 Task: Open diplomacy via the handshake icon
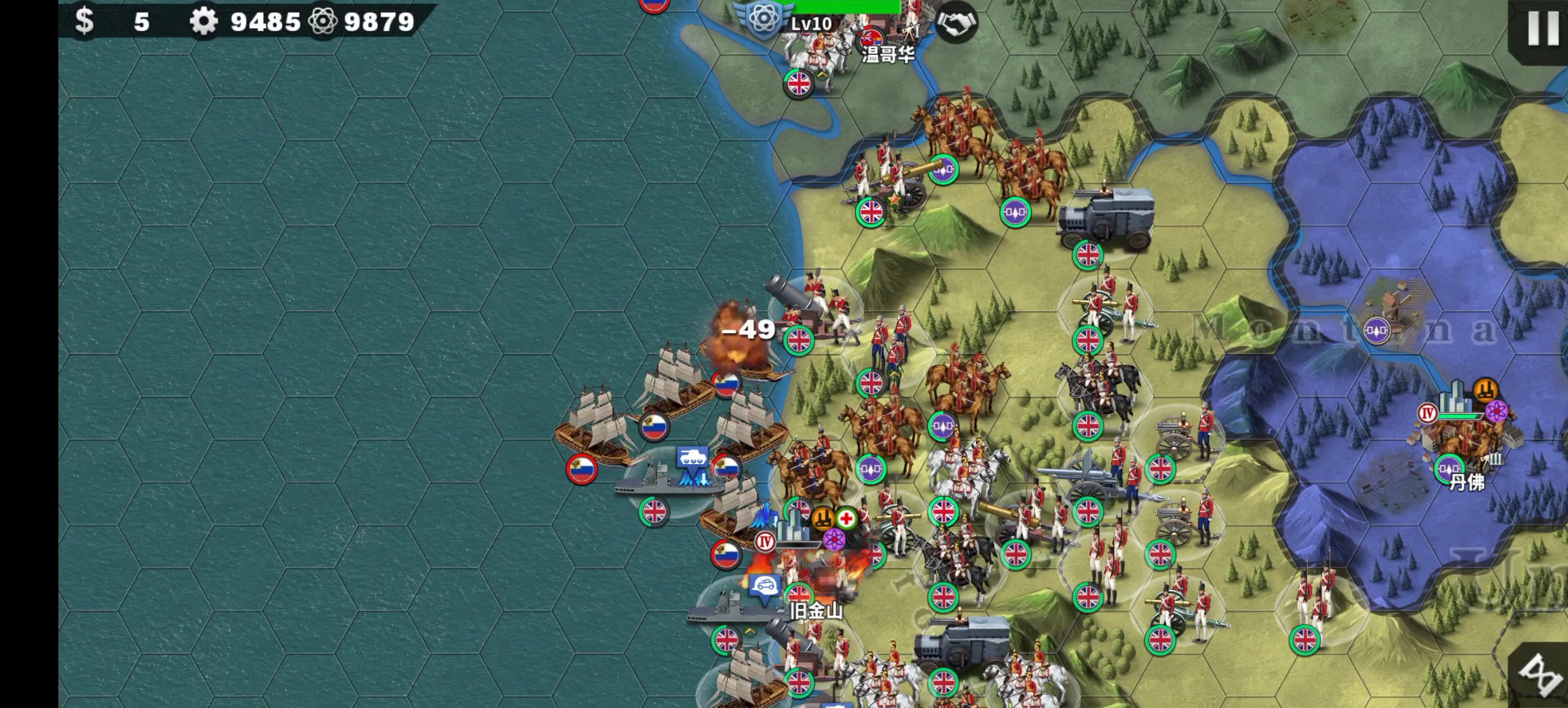(956, 24)
